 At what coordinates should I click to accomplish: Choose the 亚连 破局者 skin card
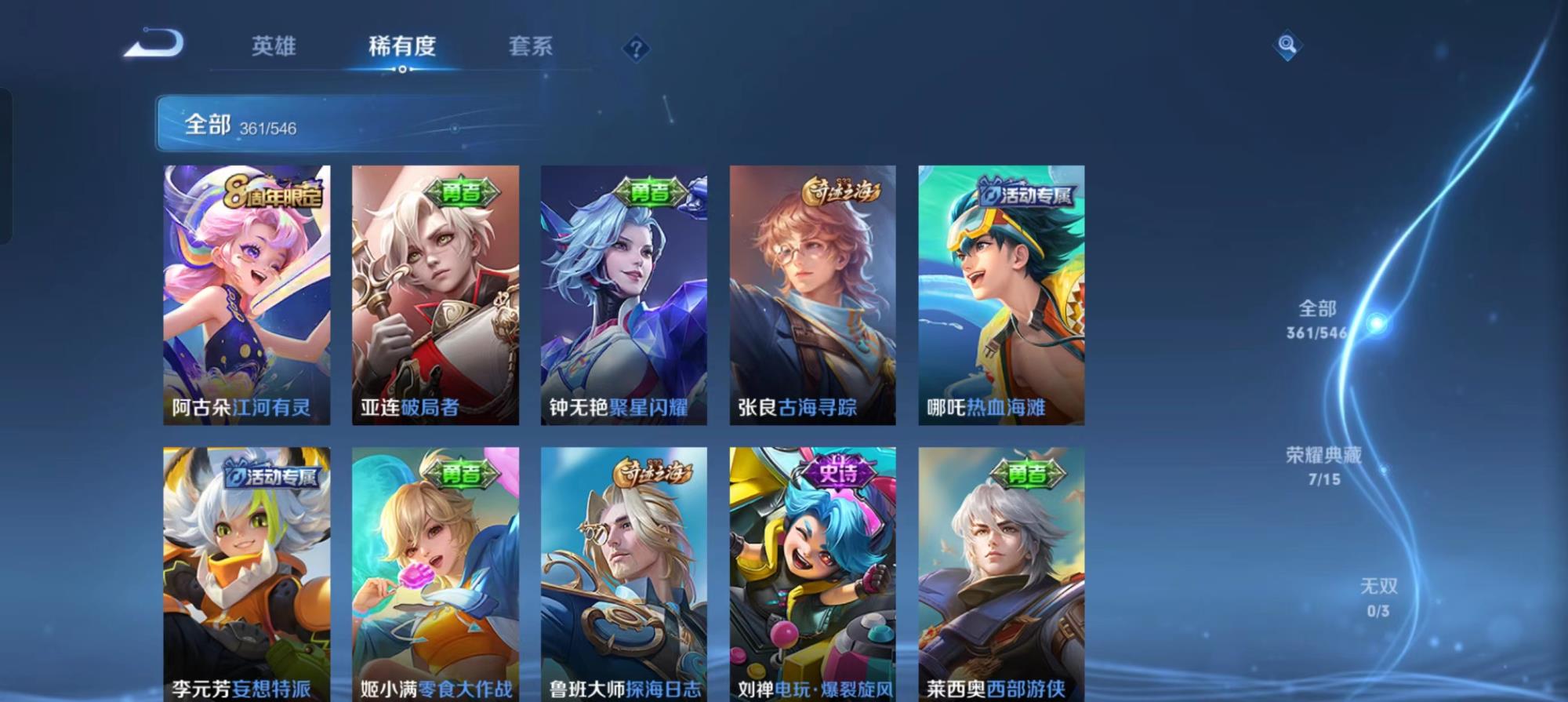click(435, 295)
